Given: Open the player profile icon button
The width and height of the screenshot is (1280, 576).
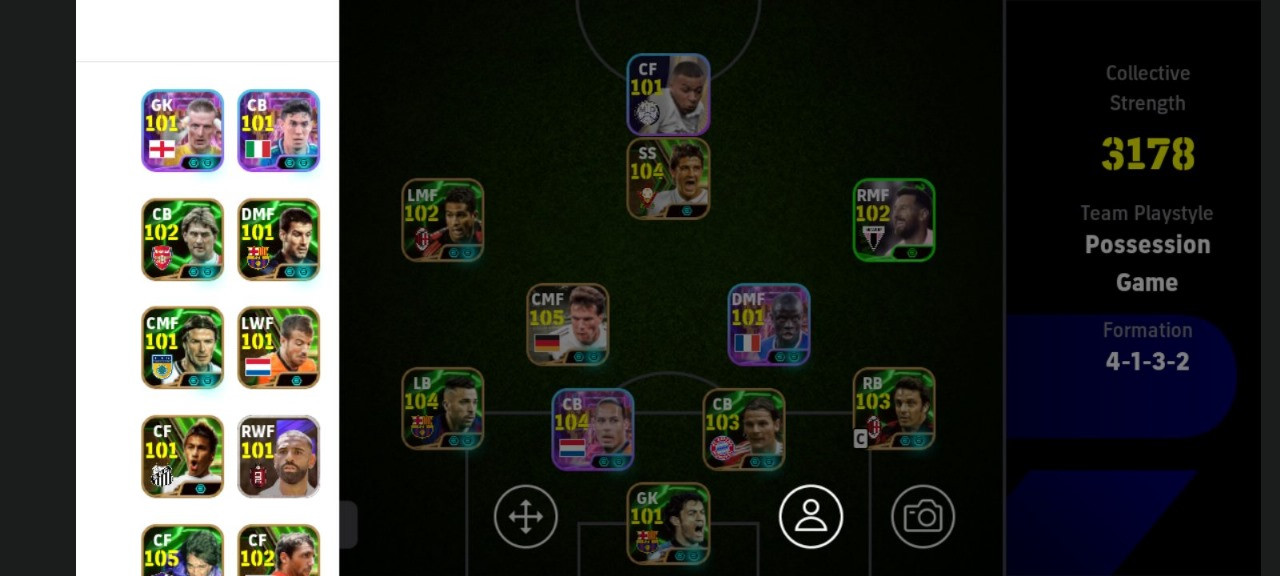Looking at the screenshot, I should (811, 517).
